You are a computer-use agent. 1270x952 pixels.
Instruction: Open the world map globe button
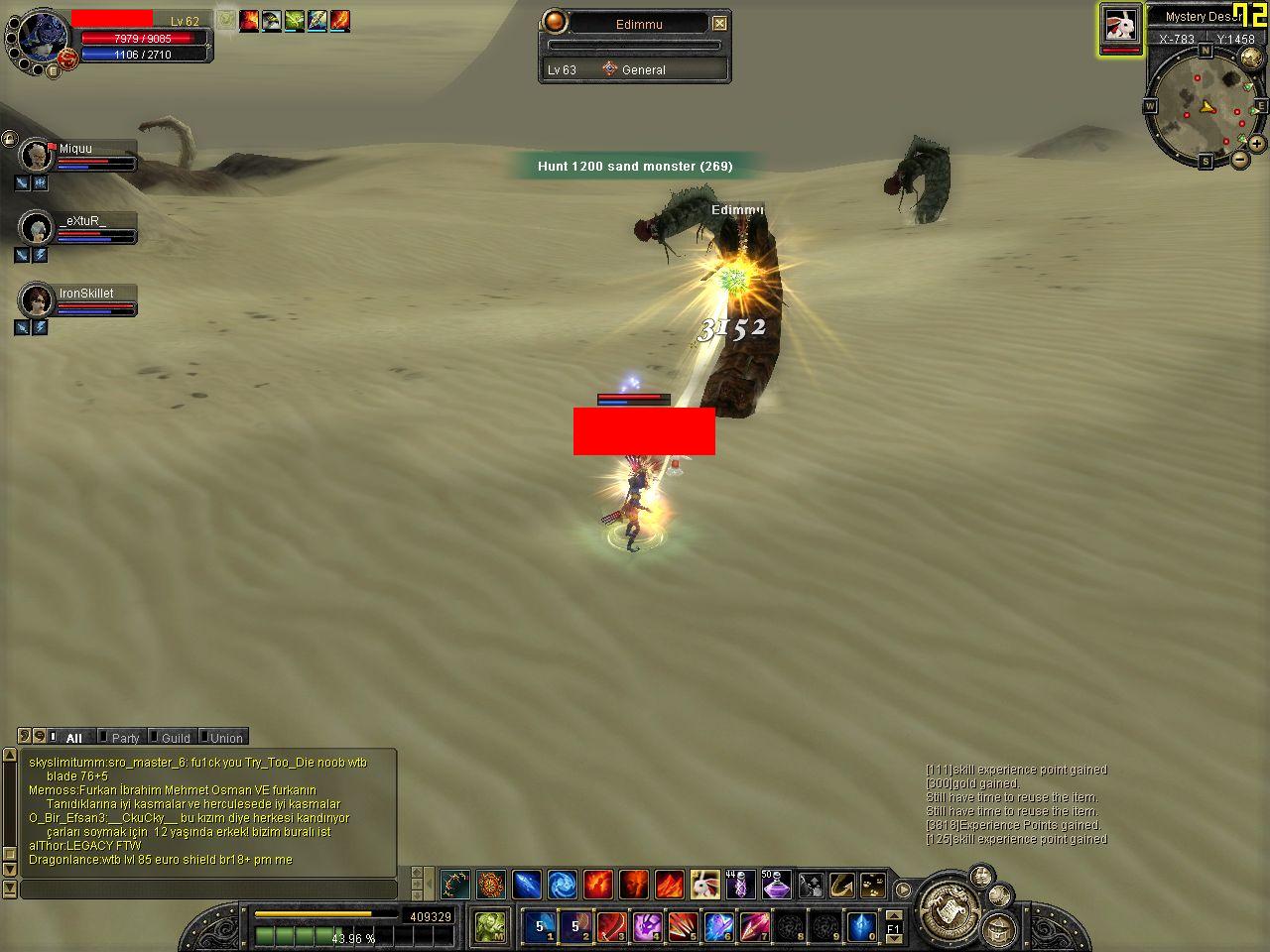click(x=1251, y=59)
